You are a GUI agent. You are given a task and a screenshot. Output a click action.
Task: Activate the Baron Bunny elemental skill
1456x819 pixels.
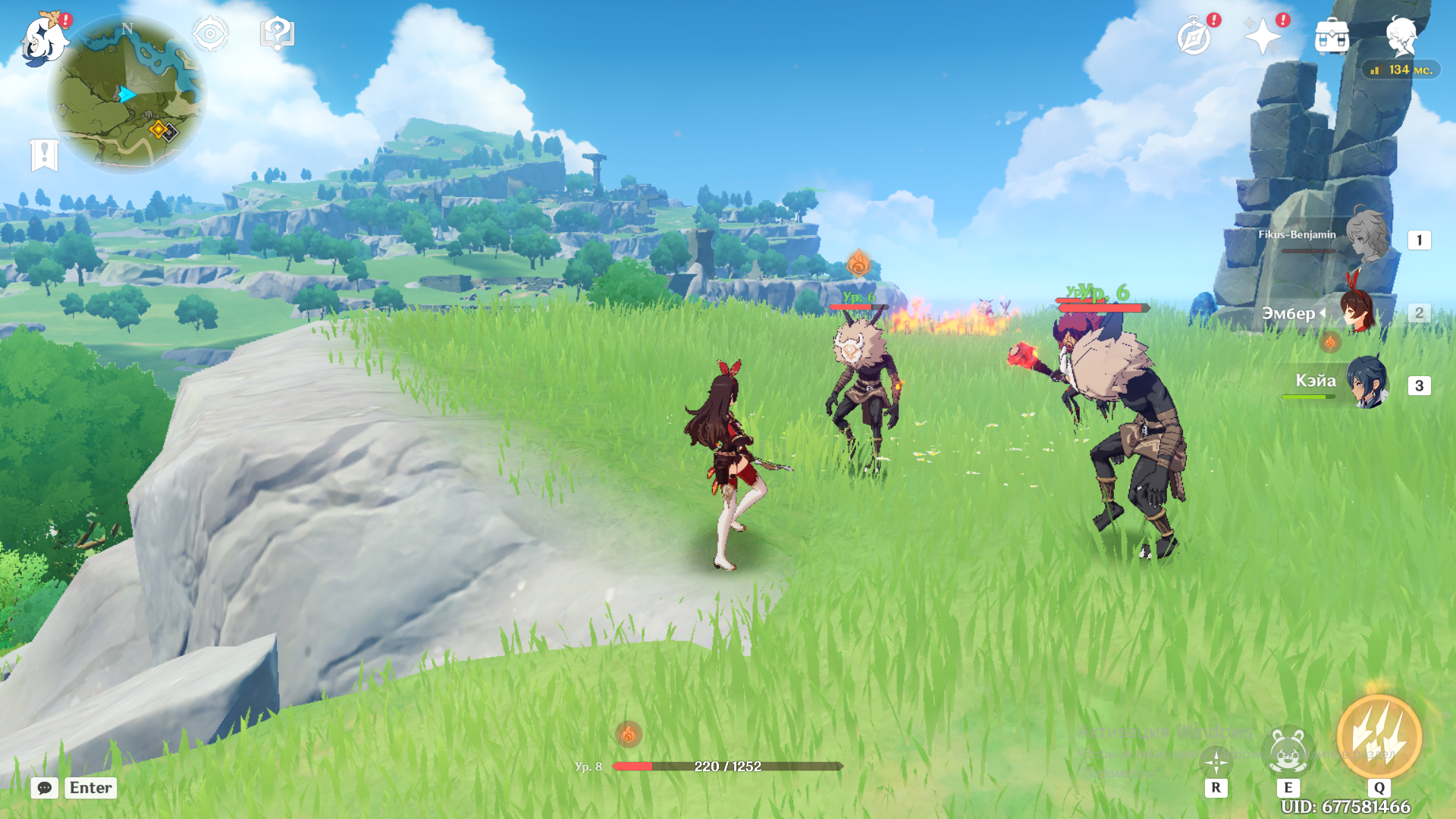coord(1288,751)
